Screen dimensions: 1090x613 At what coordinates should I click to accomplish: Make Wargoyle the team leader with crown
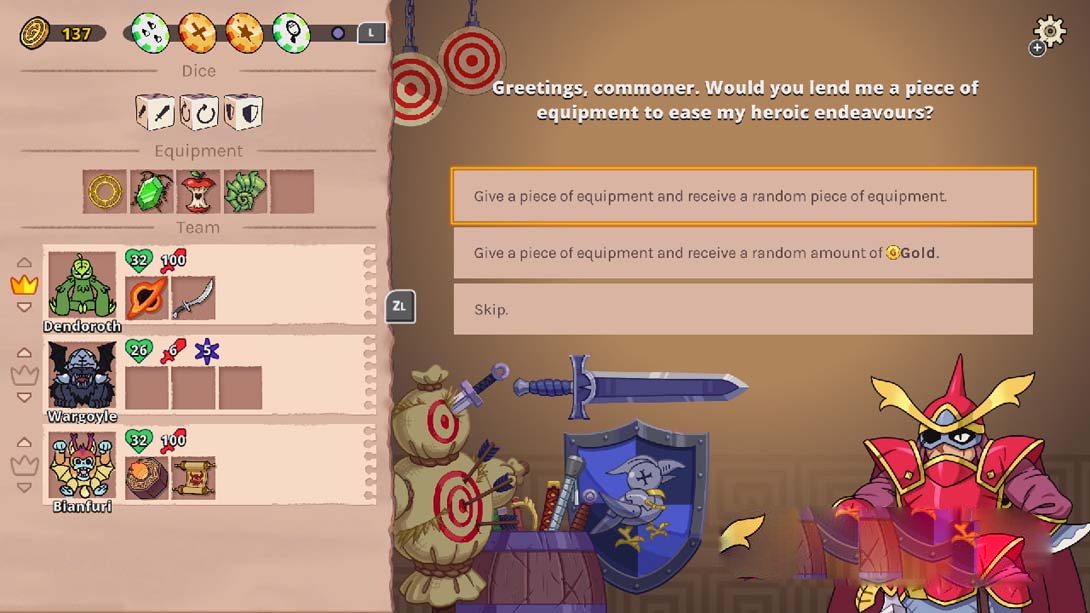click(x=24, y=375)
